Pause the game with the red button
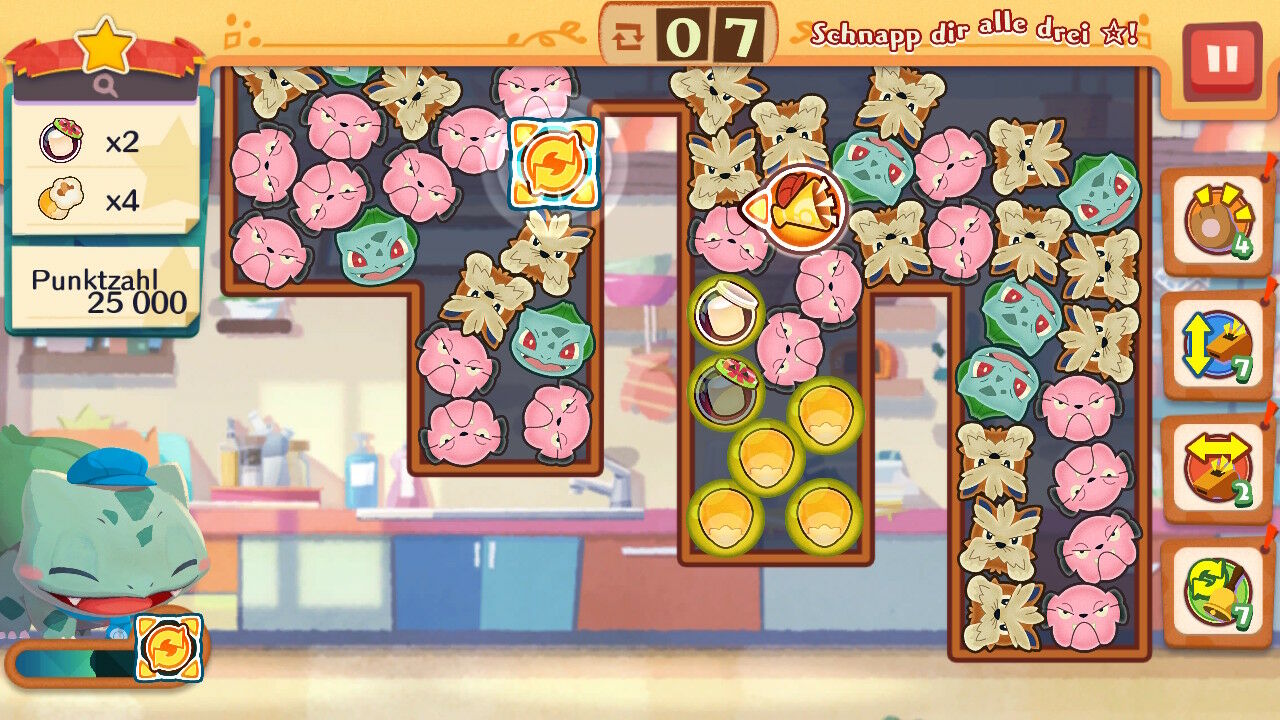 (1221, 60)
